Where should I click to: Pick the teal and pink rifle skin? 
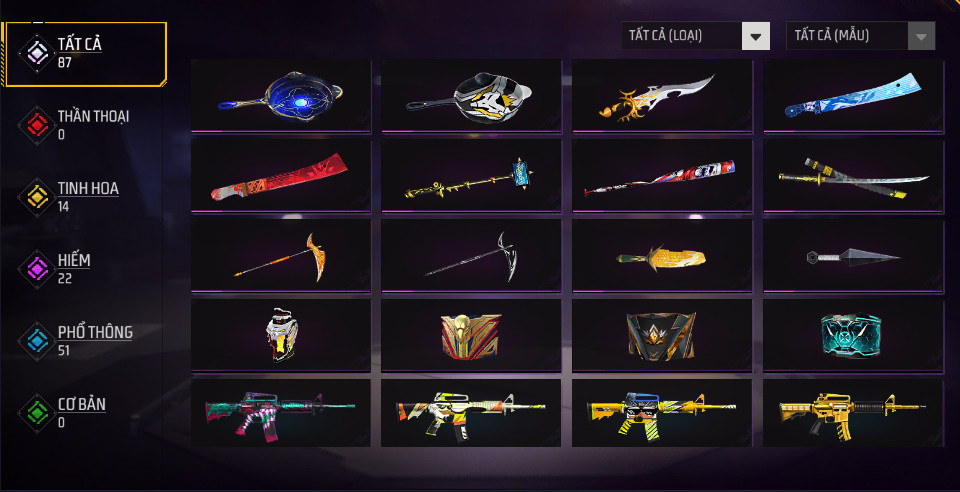281,413
